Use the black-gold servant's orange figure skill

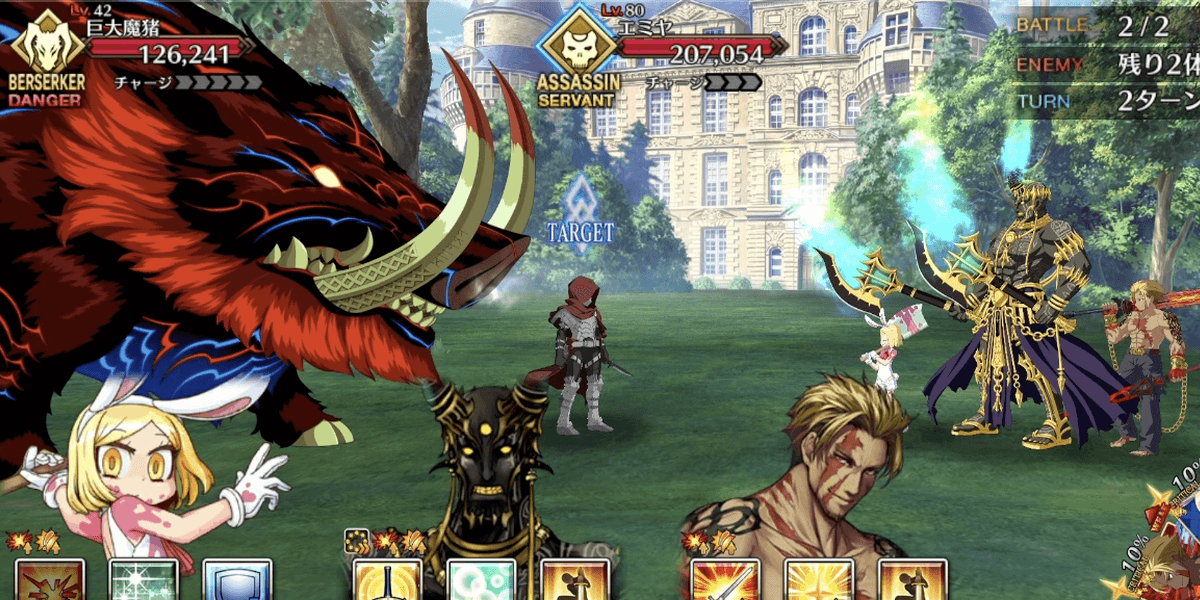click(x=575, y=581)
